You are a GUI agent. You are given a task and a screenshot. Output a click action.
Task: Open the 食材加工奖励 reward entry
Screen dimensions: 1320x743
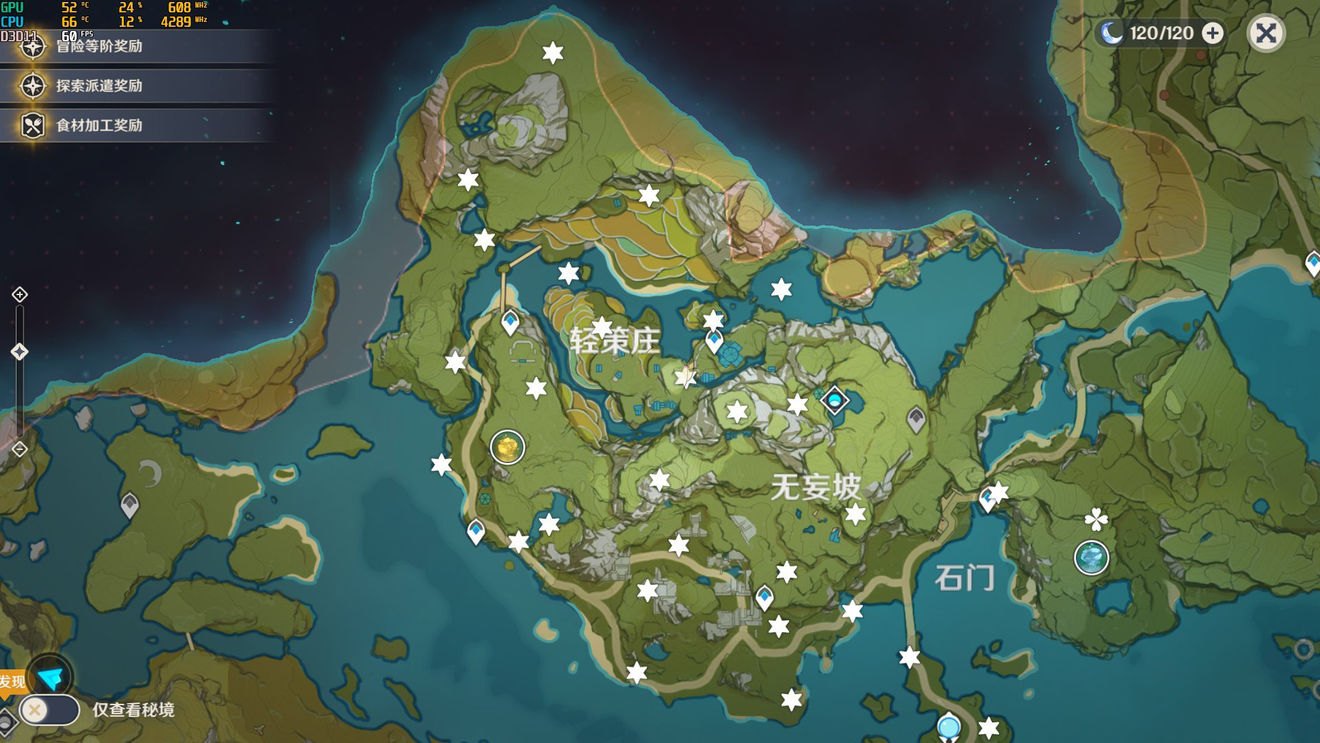(99, 125)
